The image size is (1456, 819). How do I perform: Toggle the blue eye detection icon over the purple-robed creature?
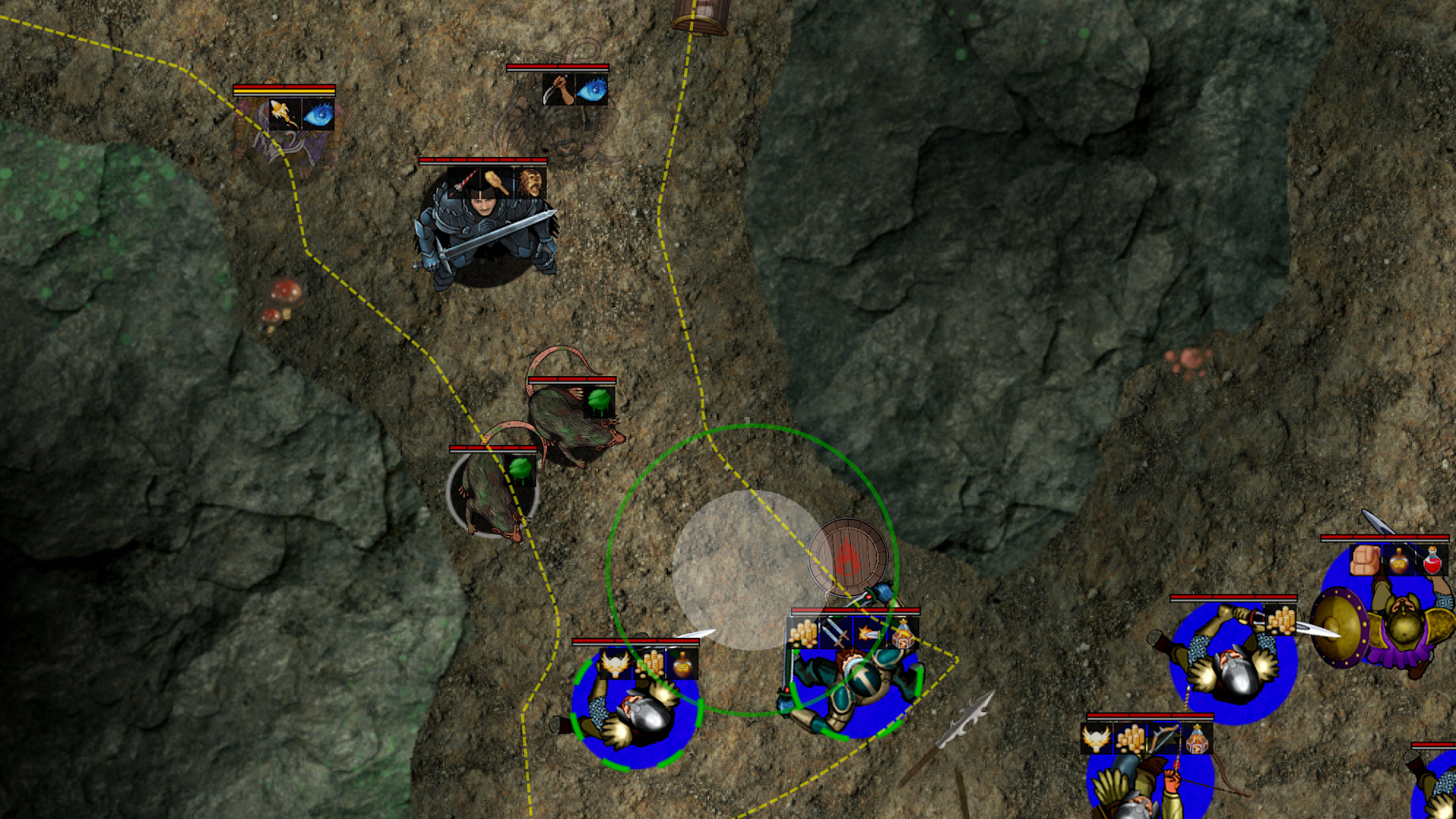pyautogui.click(x=319, y=115)
